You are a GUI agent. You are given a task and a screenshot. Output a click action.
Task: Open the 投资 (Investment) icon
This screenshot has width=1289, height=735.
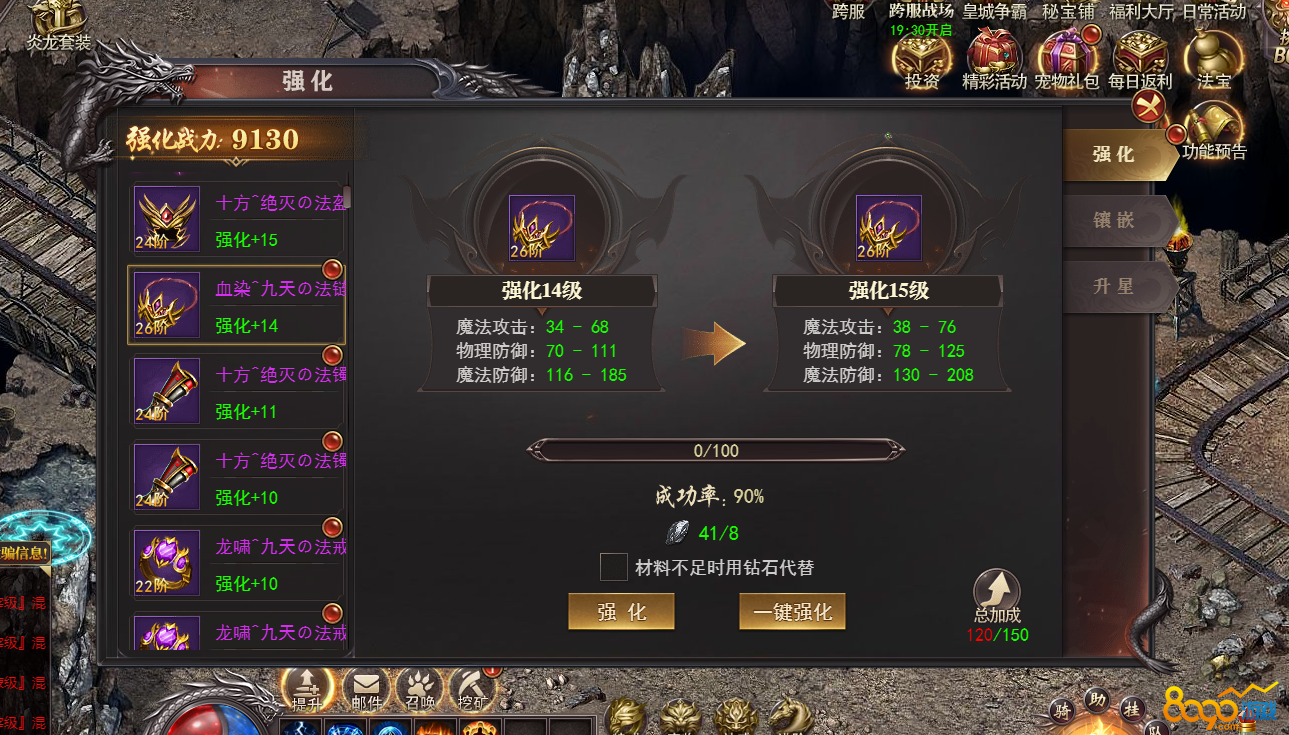point(921,55)
